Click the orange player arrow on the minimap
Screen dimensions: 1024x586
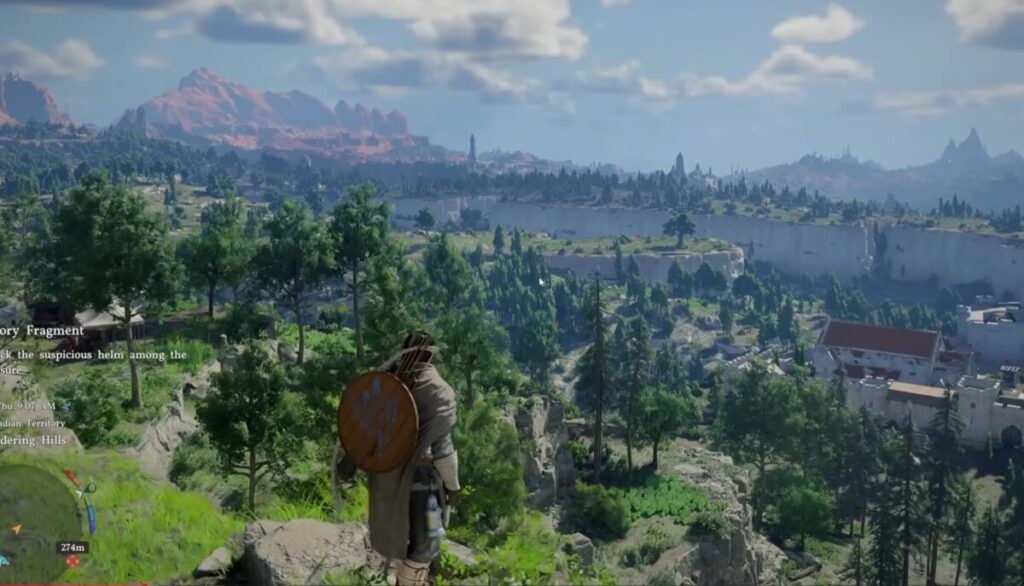click(x=16, y=529)
